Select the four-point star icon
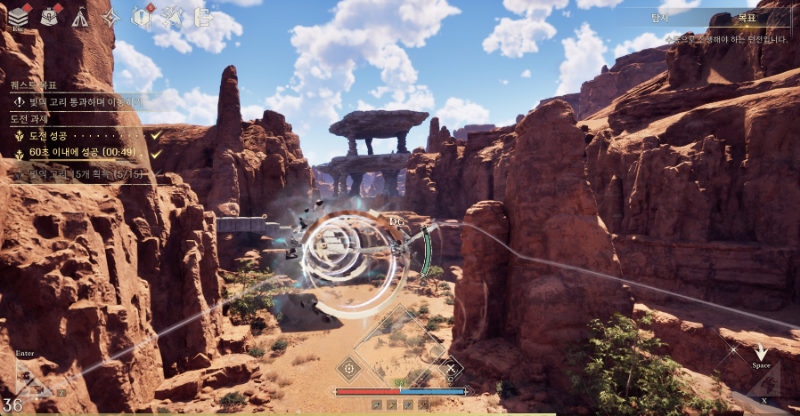The image size is (800, 416). point(111,17)
